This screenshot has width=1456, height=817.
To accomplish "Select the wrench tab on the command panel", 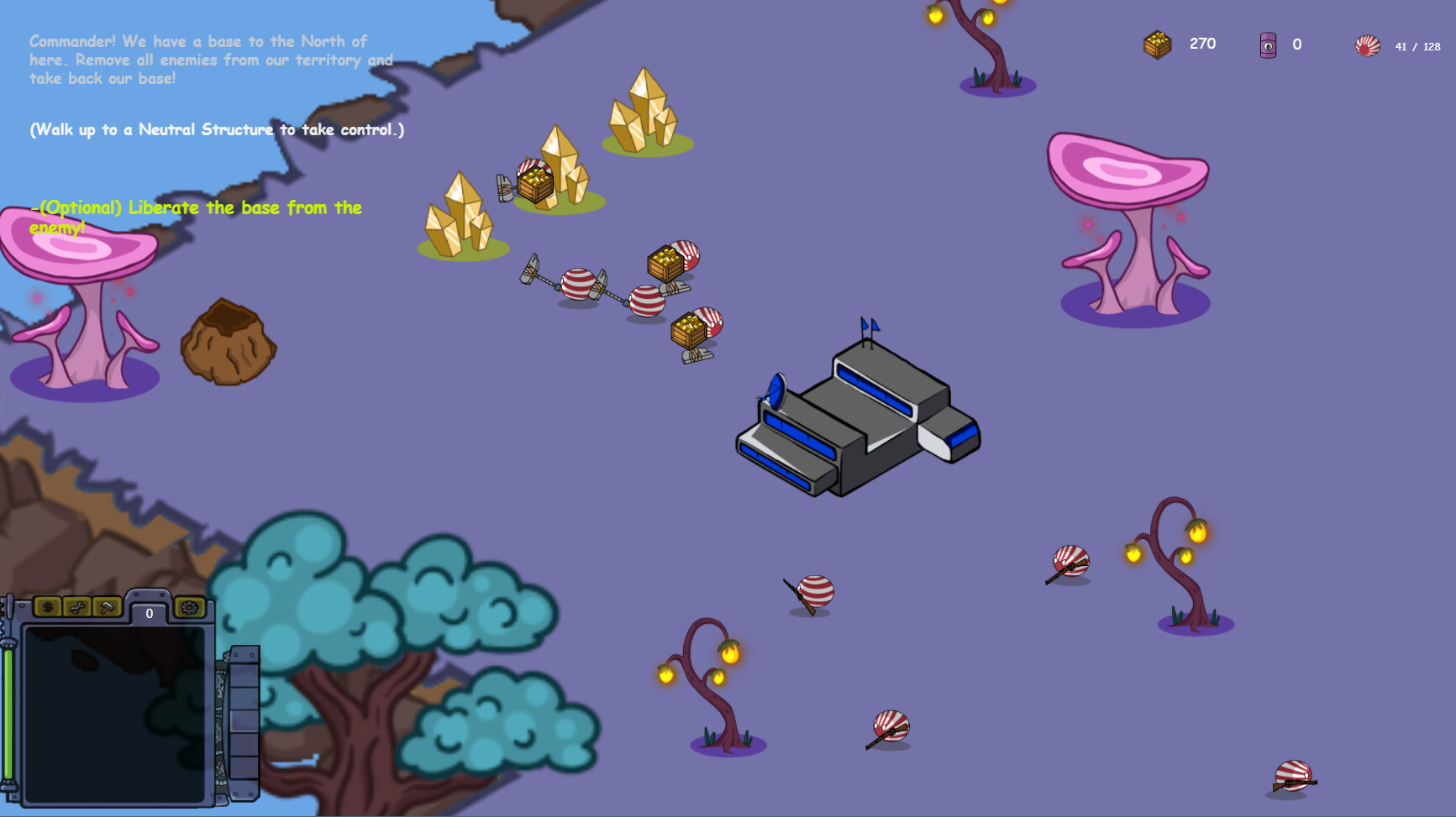I will (78, 608).
